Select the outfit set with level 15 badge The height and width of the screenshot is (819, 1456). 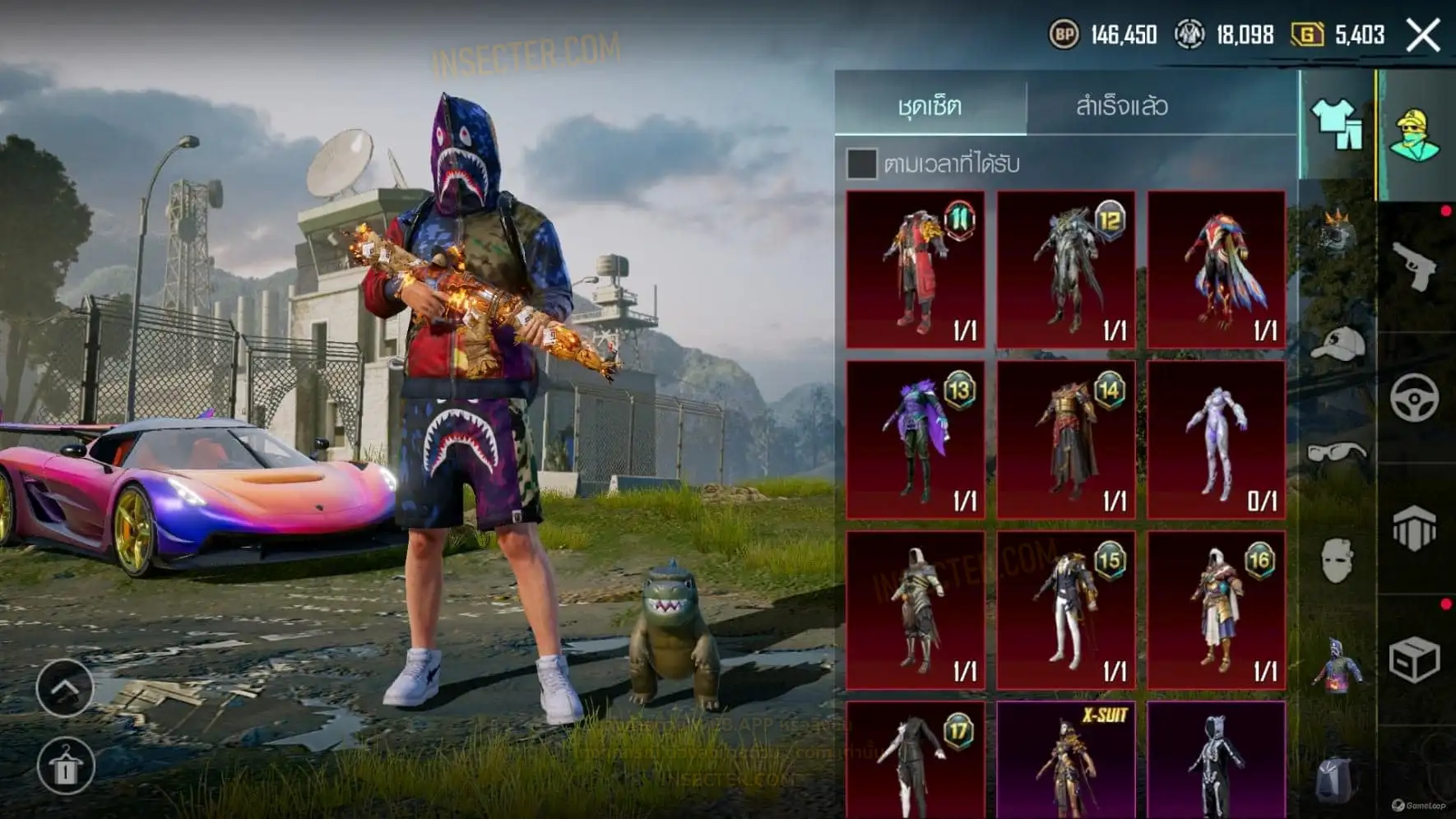[1066, 610]
